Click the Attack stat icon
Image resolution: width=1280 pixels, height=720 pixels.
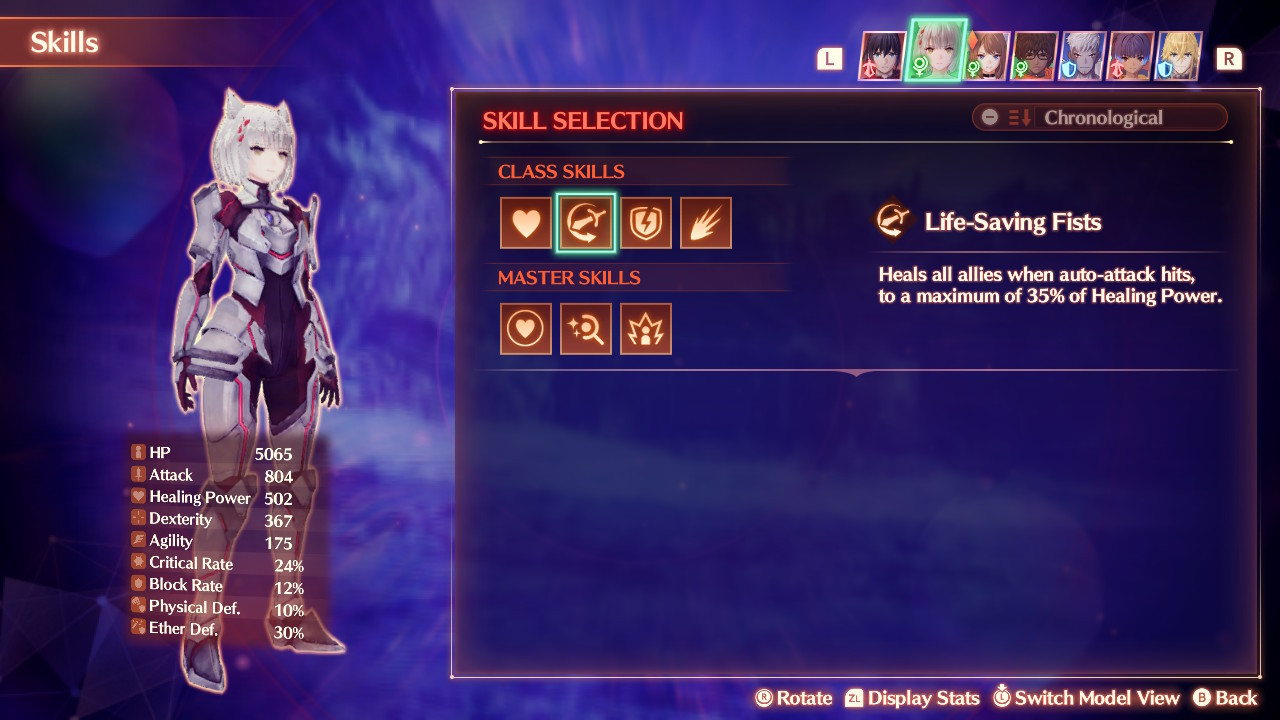[x=136, y=475]
